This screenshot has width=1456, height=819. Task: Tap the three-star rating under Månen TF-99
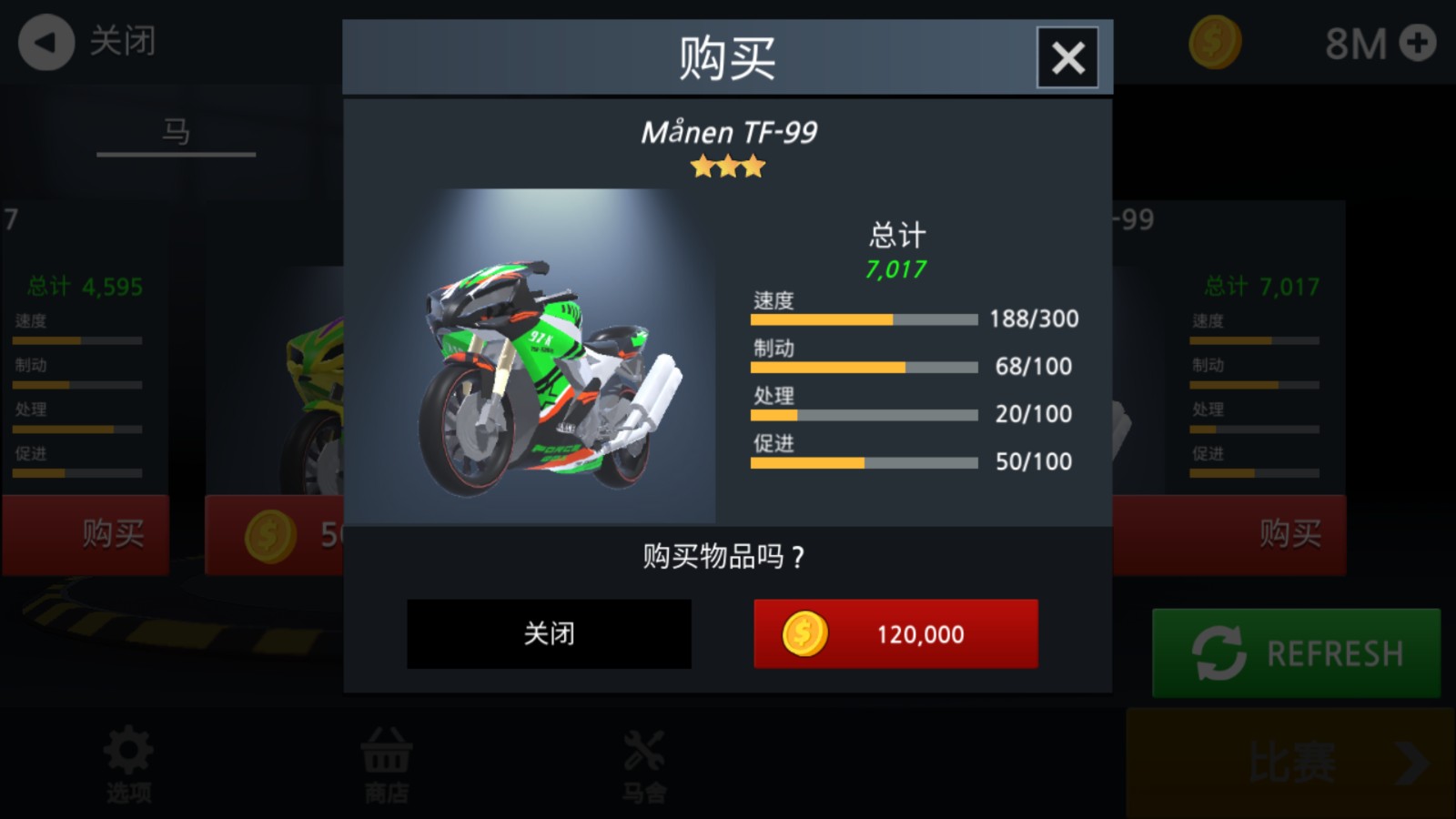tap(727, 165)
